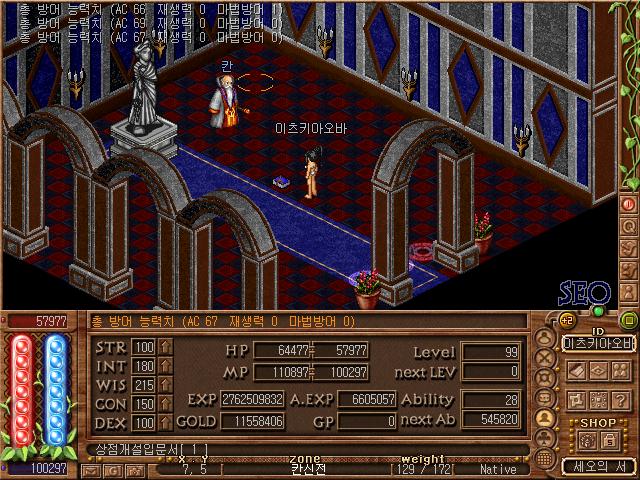Click the character ID name plate
The image size is (640, 480).
[x=597, y=343]
